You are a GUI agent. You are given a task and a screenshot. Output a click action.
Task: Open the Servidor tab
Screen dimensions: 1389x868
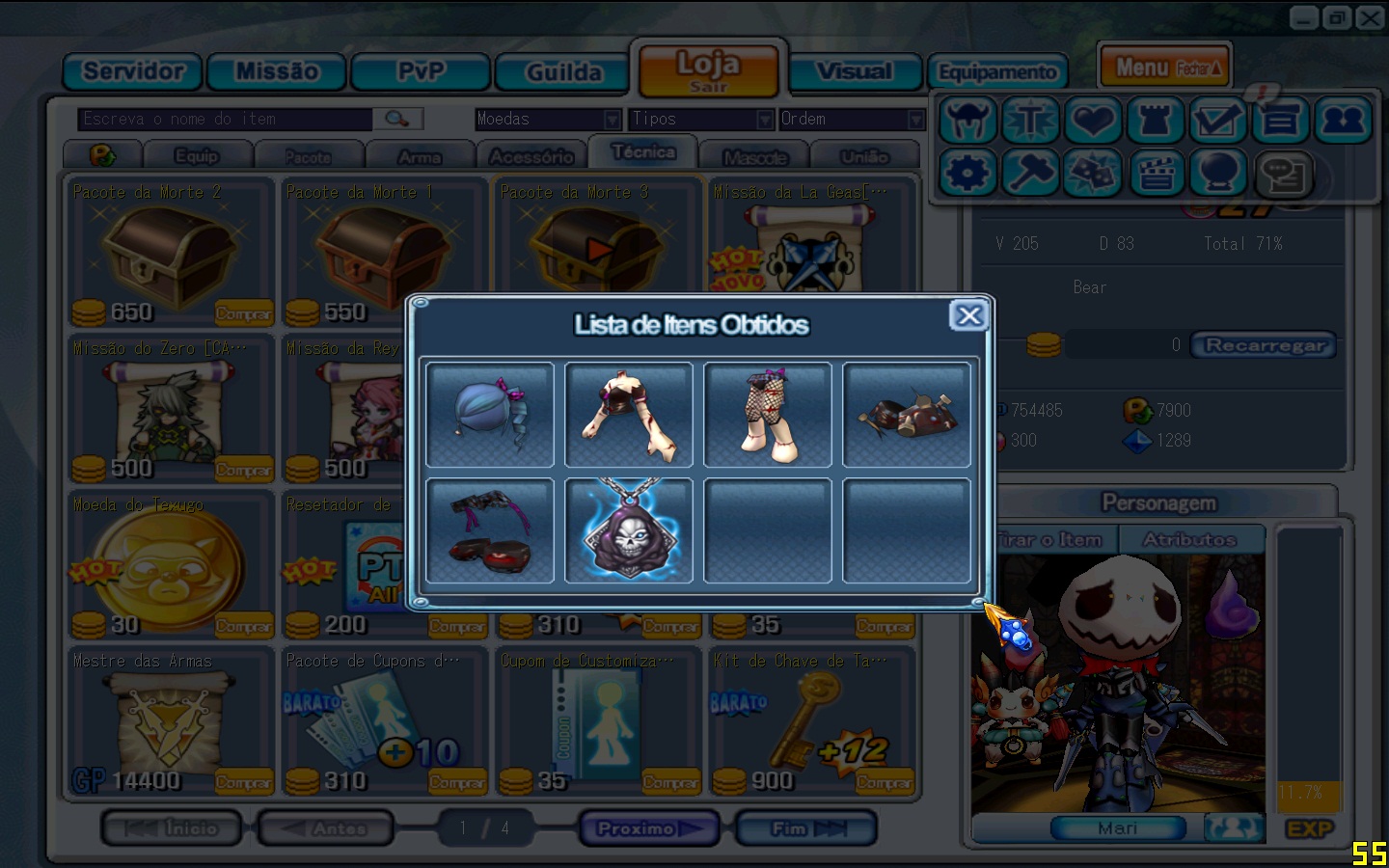point(133,72)
